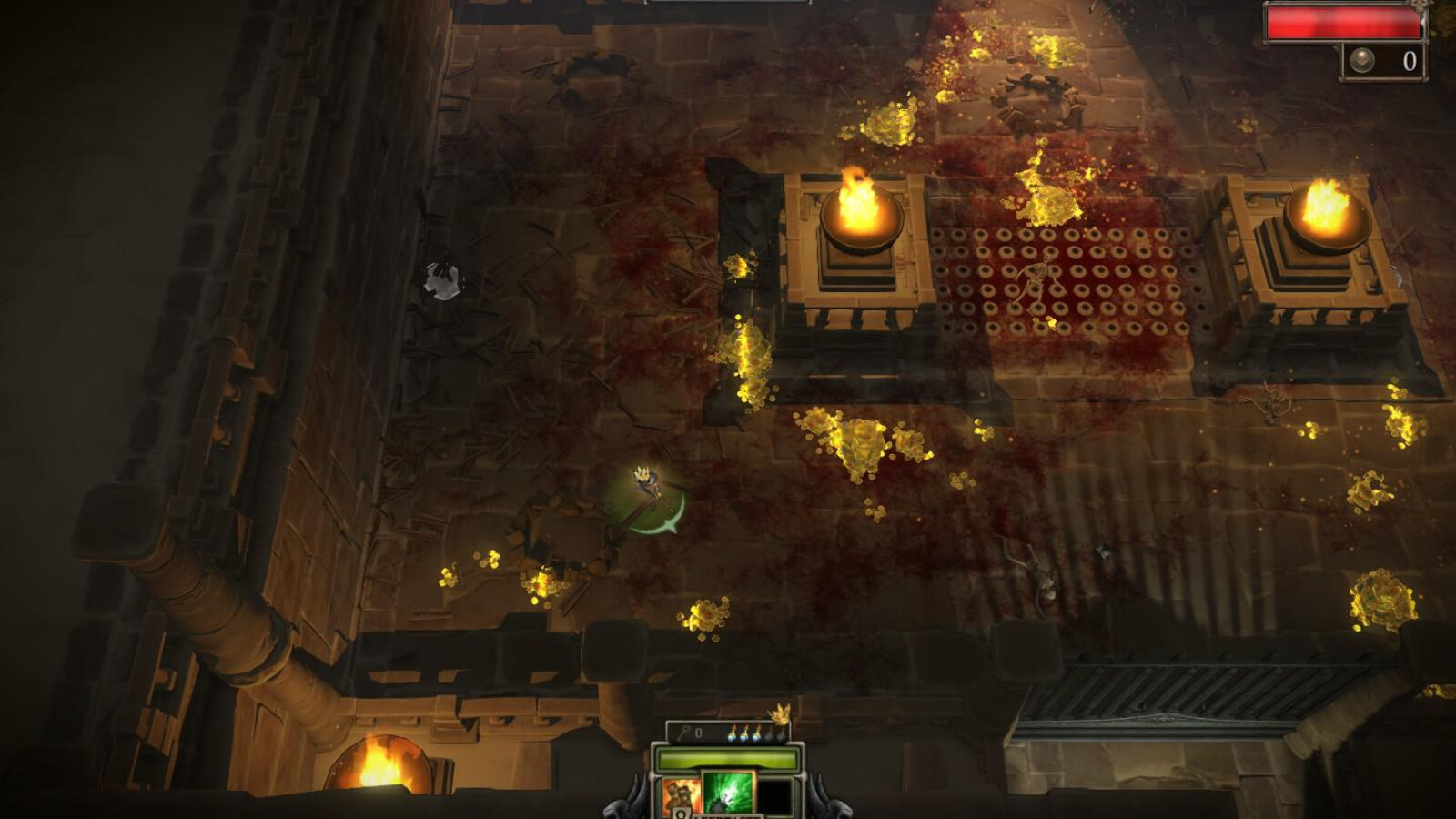The image size is (1456, 819).
Task: Select the orange melee attack ability icon
Action: coord(681,794)
